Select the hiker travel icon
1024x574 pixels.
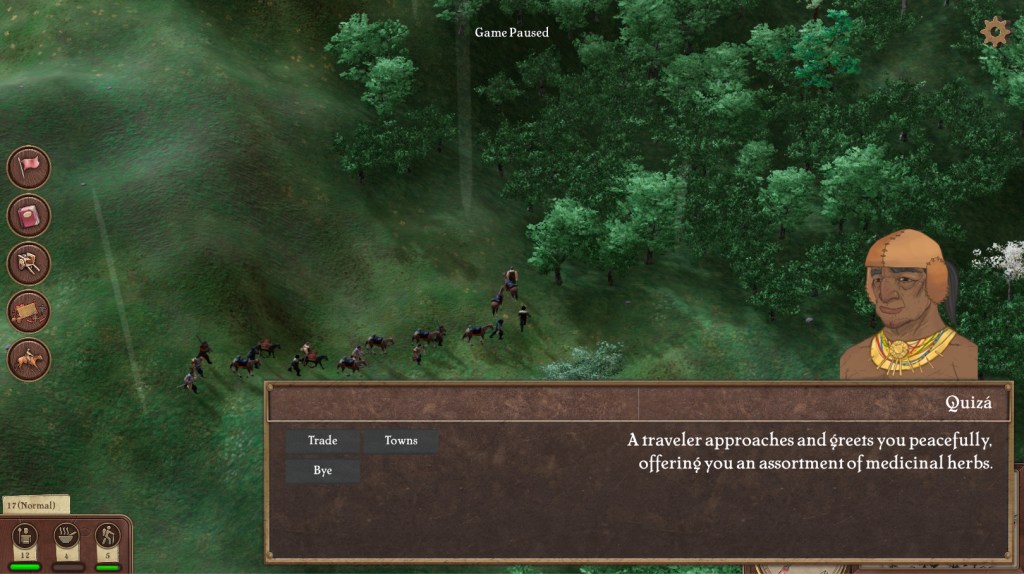[x=107, y=537]
